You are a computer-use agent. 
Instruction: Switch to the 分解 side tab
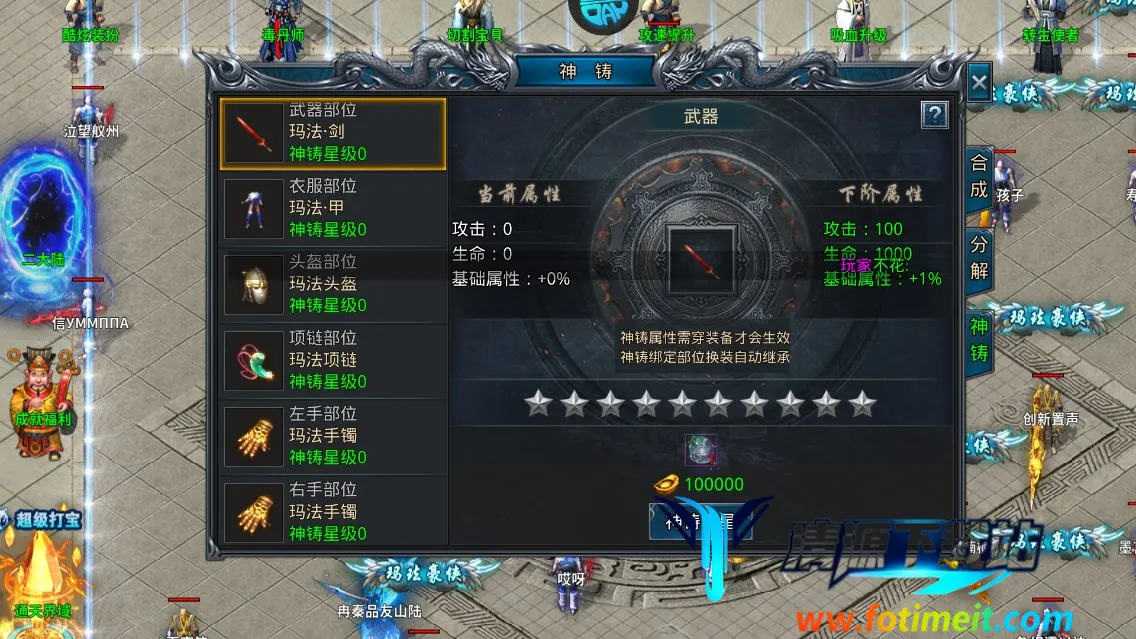979,258
